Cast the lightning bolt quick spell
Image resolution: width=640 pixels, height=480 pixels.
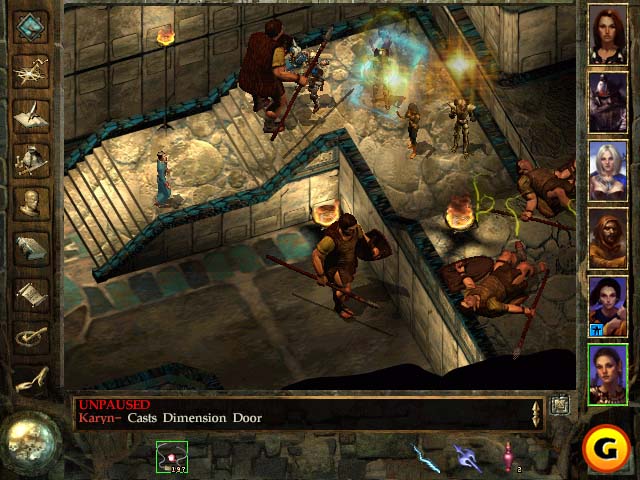point(426,457)
